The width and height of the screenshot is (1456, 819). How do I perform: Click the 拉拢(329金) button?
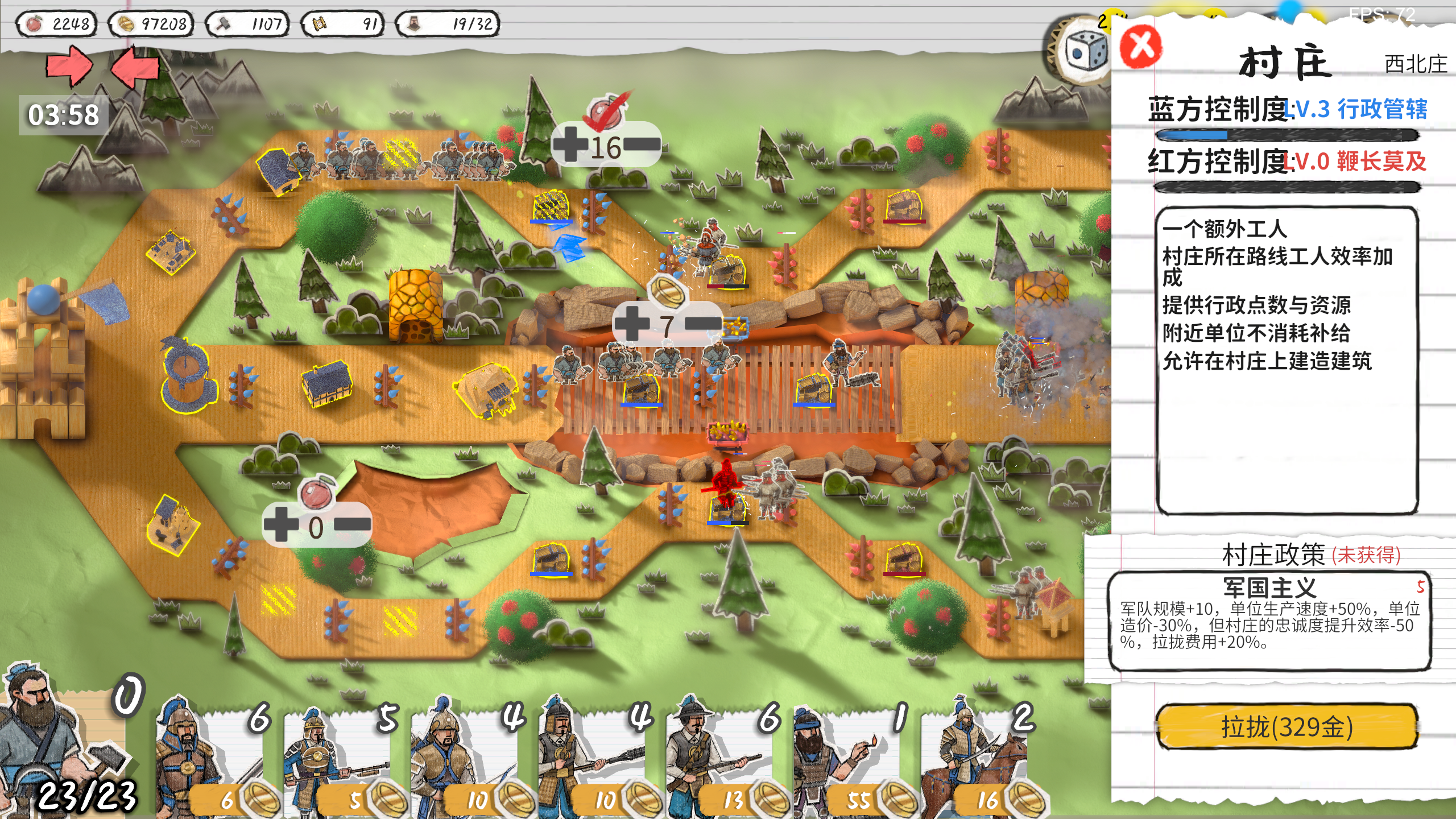(1287, 726)
